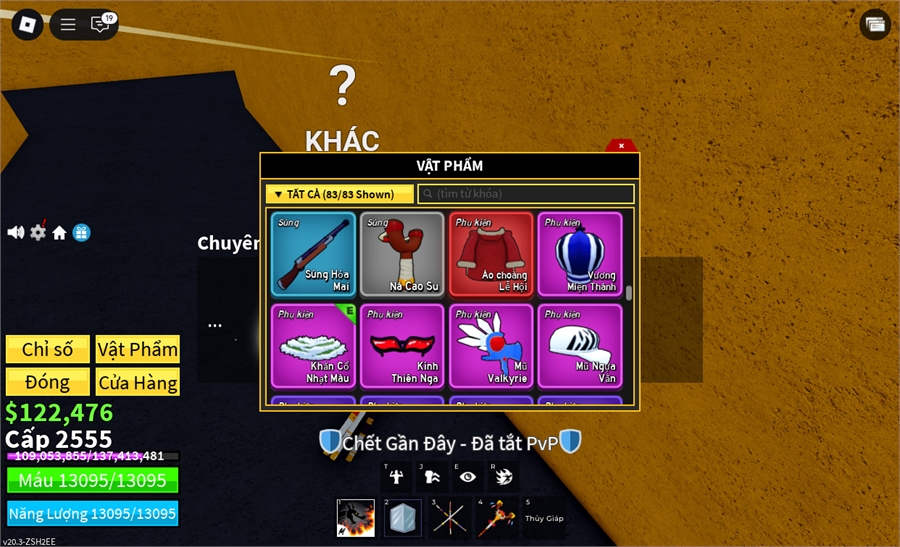Open the gear settings icon
This screenshot has width=900, height=547.
(38, 232)
